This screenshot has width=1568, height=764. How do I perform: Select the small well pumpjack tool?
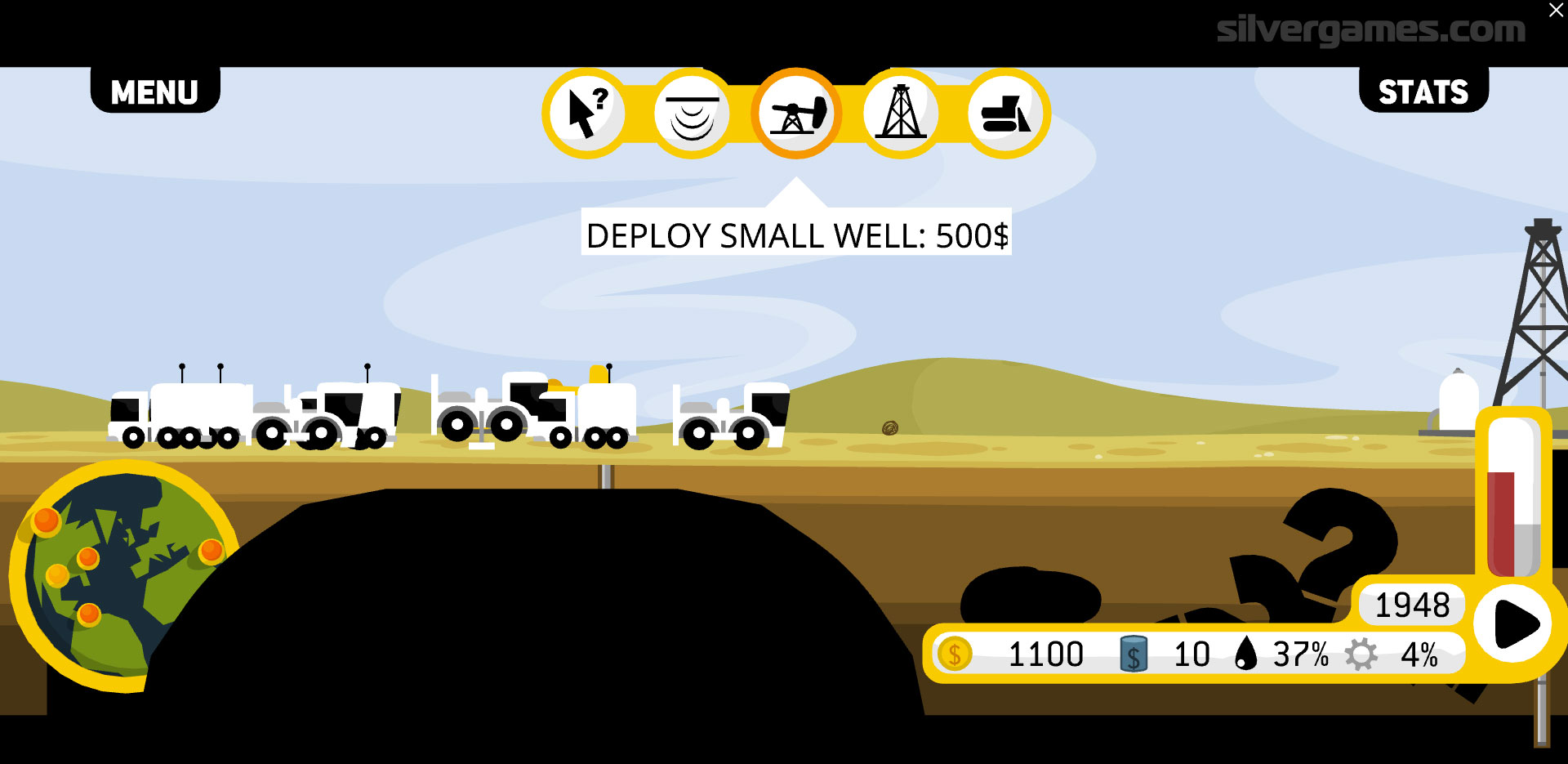point(796,114)
